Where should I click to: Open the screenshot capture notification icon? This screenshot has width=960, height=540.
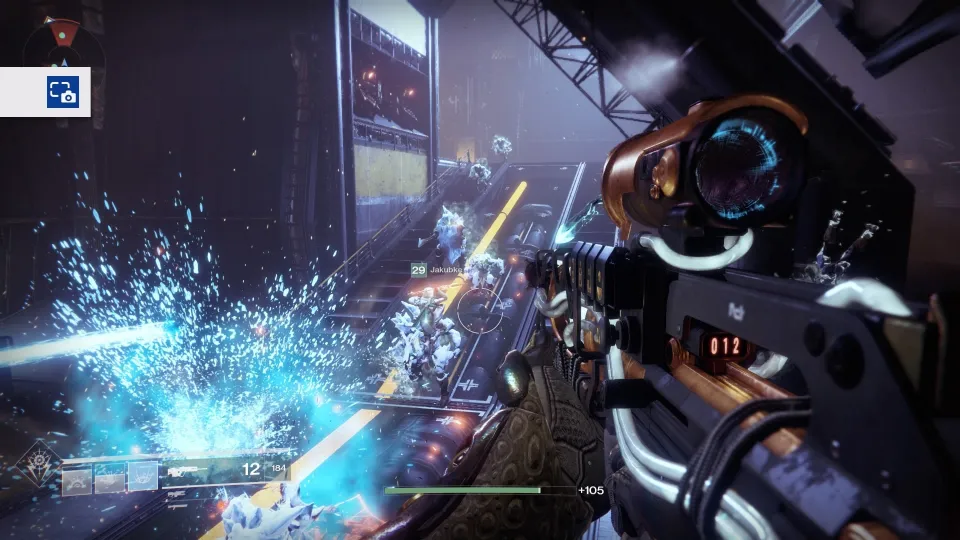(62, 92)
